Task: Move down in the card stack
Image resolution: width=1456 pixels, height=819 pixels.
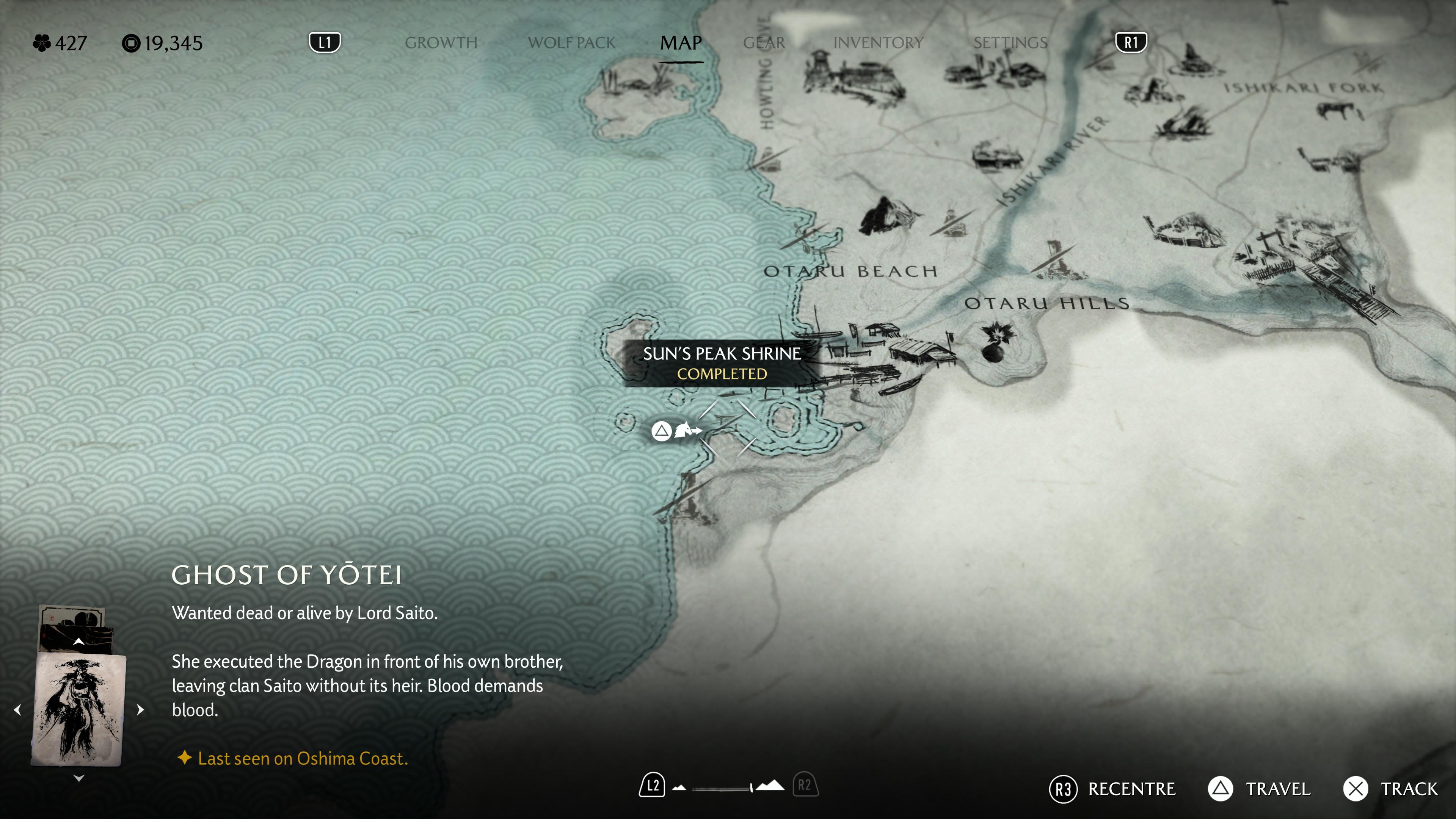Action: coord(78,778)
